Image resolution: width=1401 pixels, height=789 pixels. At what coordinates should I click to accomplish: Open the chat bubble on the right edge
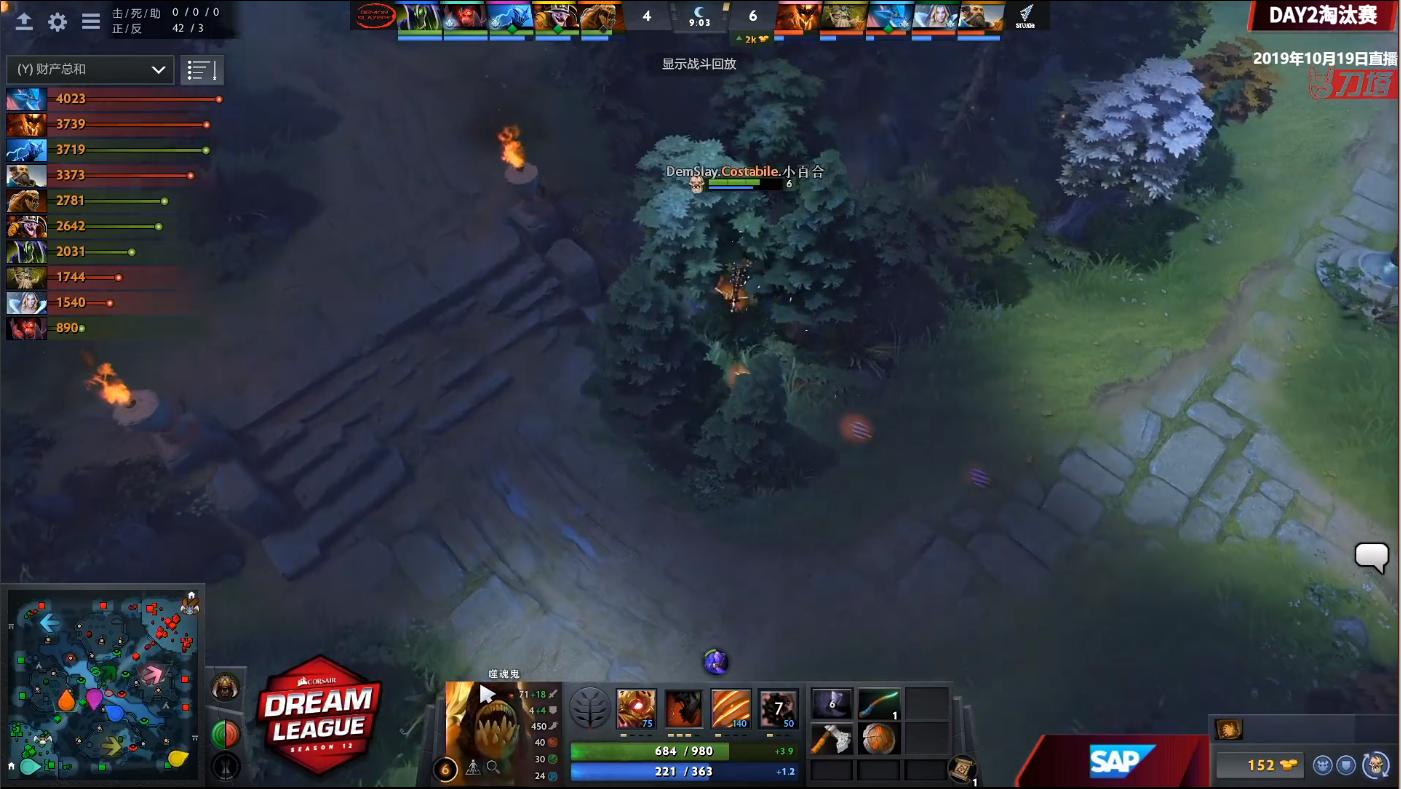coord(1371,557)
